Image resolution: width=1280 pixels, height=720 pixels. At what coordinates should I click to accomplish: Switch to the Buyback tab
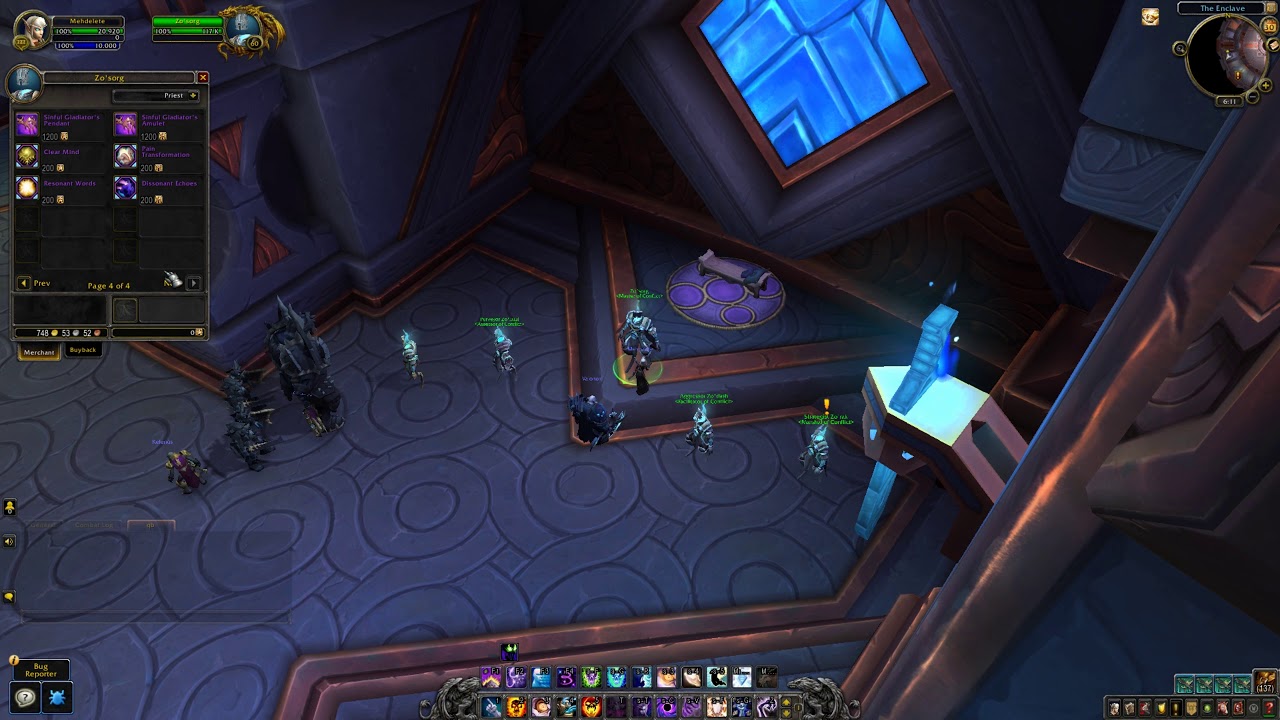(x=83, y=351)
